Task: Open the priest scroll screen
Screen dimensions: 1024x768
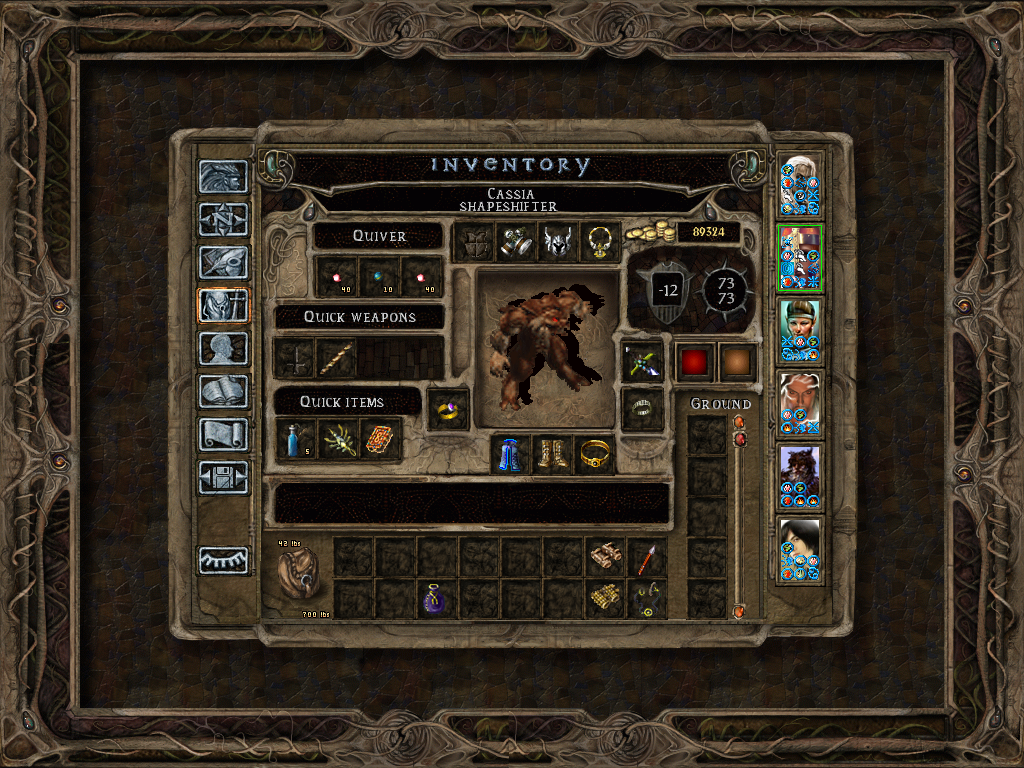Action: click(223, 435)
